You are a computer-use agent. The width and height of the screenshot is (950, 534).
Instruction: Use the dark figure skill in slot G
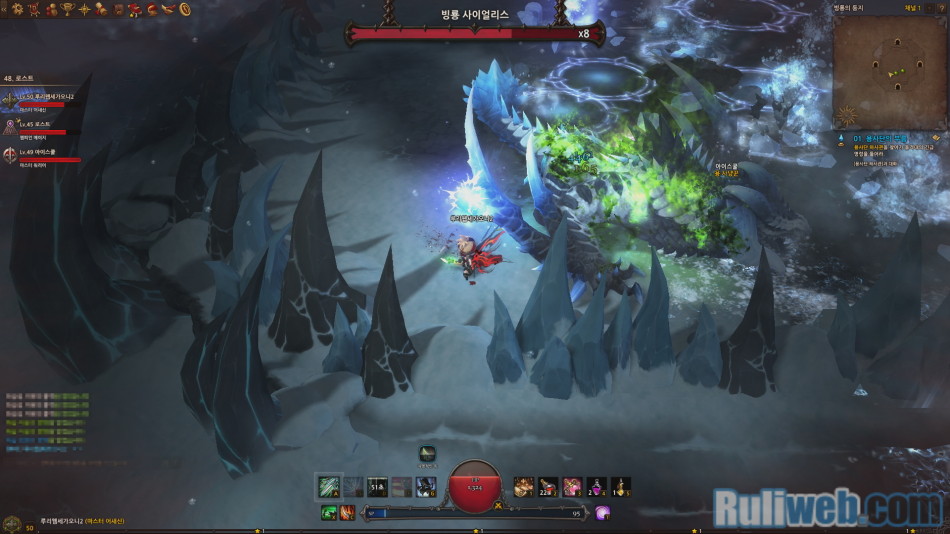coord(426,487)
